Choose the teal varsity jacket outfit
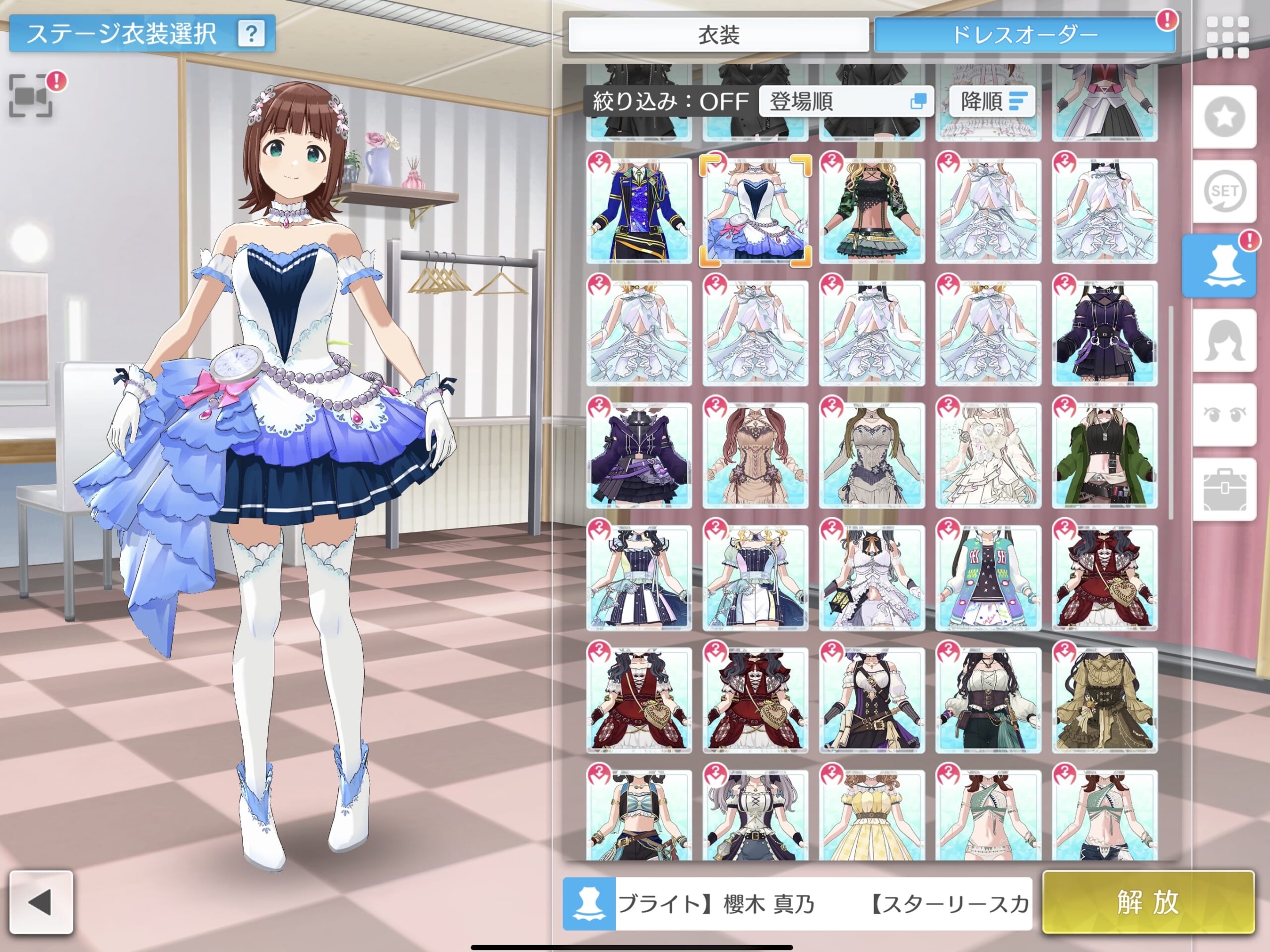The width and height of the screenshot is (1270, 952). click(x=988, y=577)
